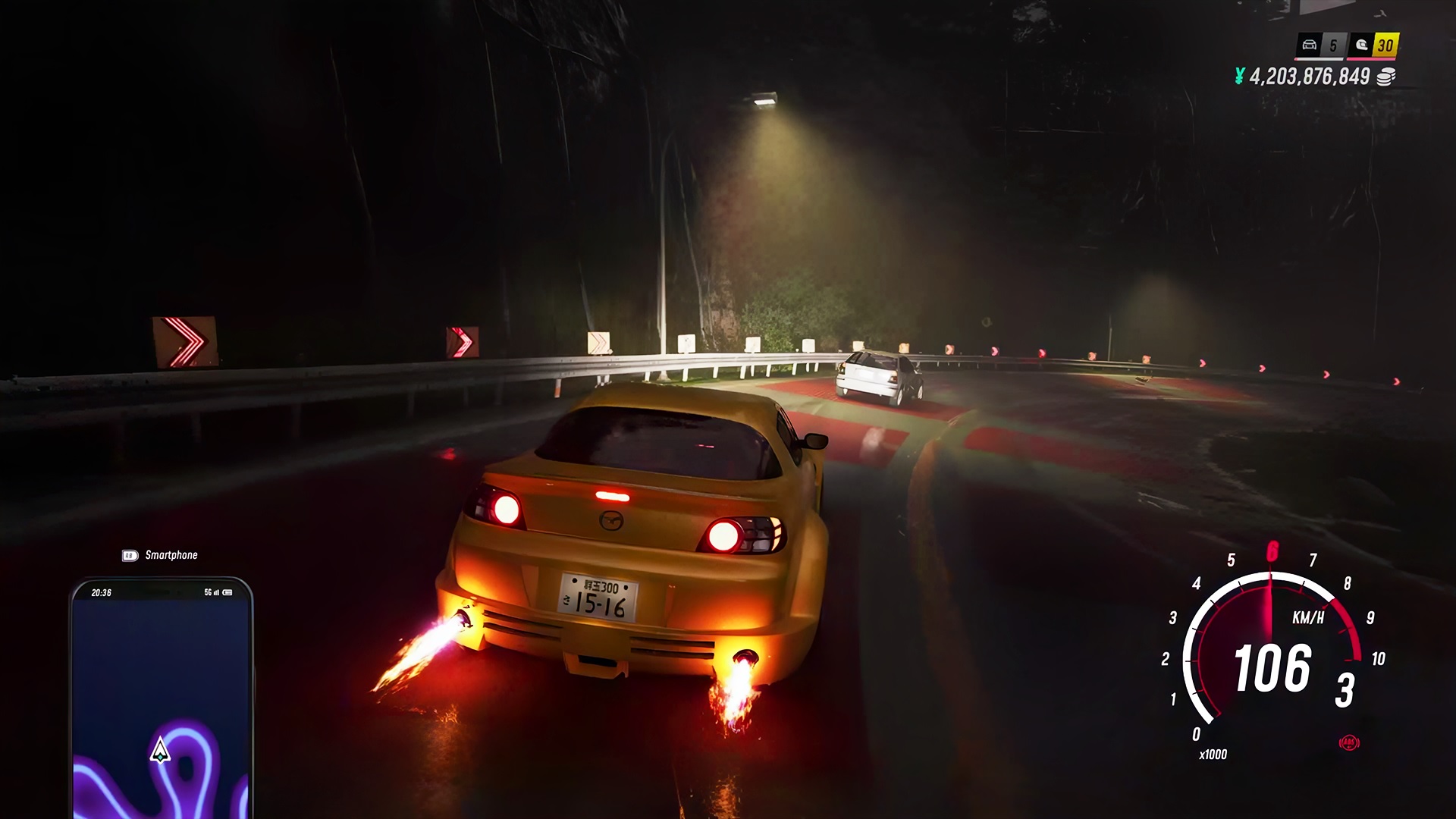Click the RB button prompt next to Smartphone
The width and height of the screenshot is (1456, 819).
click(130, 555)
